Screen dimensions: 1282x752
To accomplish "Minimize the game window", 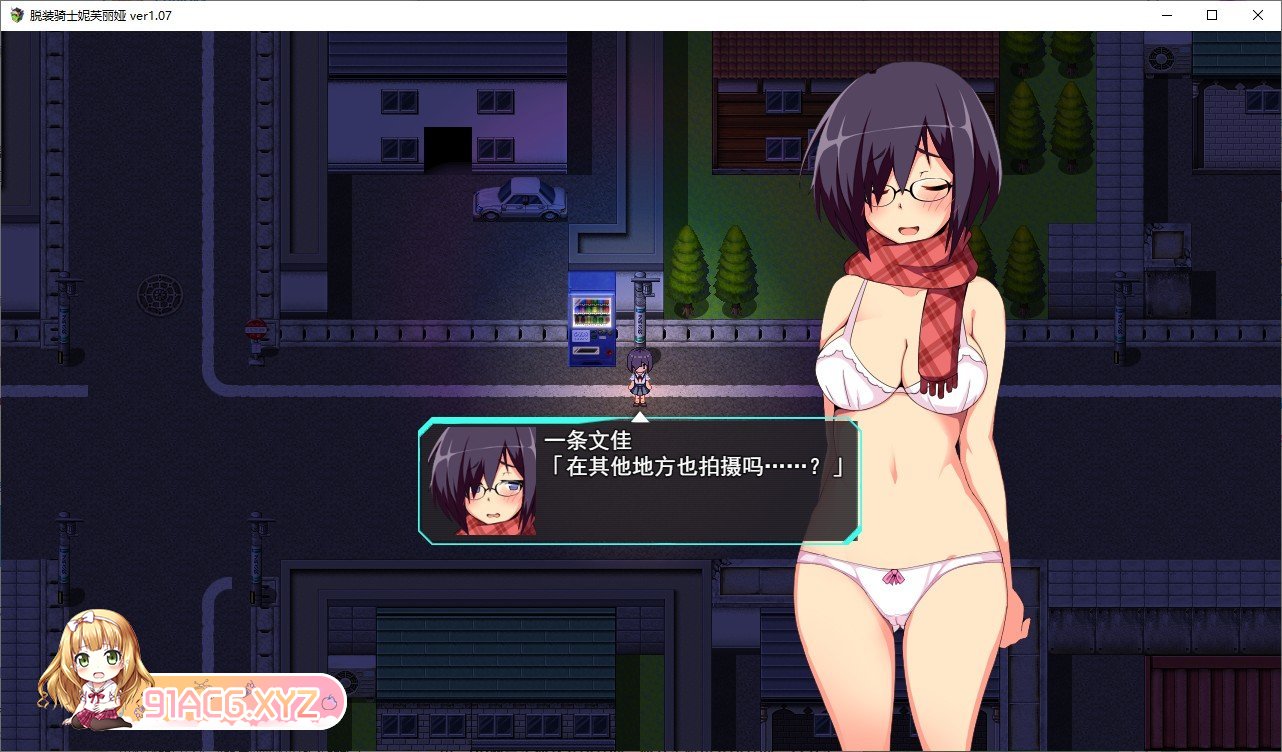I will point(1166,15).
